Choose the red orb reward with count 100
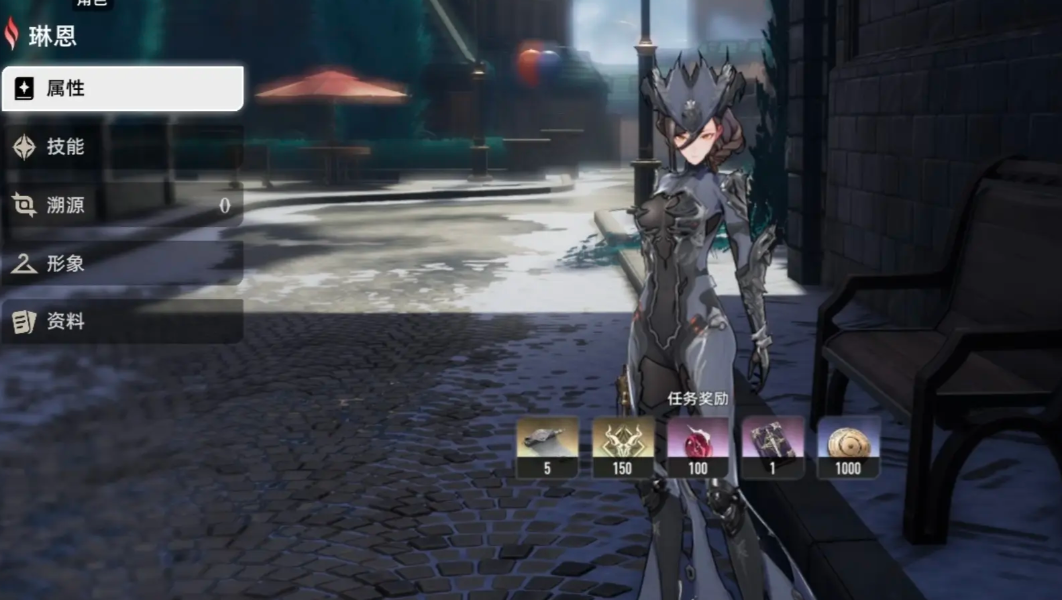Screen dimensions: 1062x600 click(698, 441)
